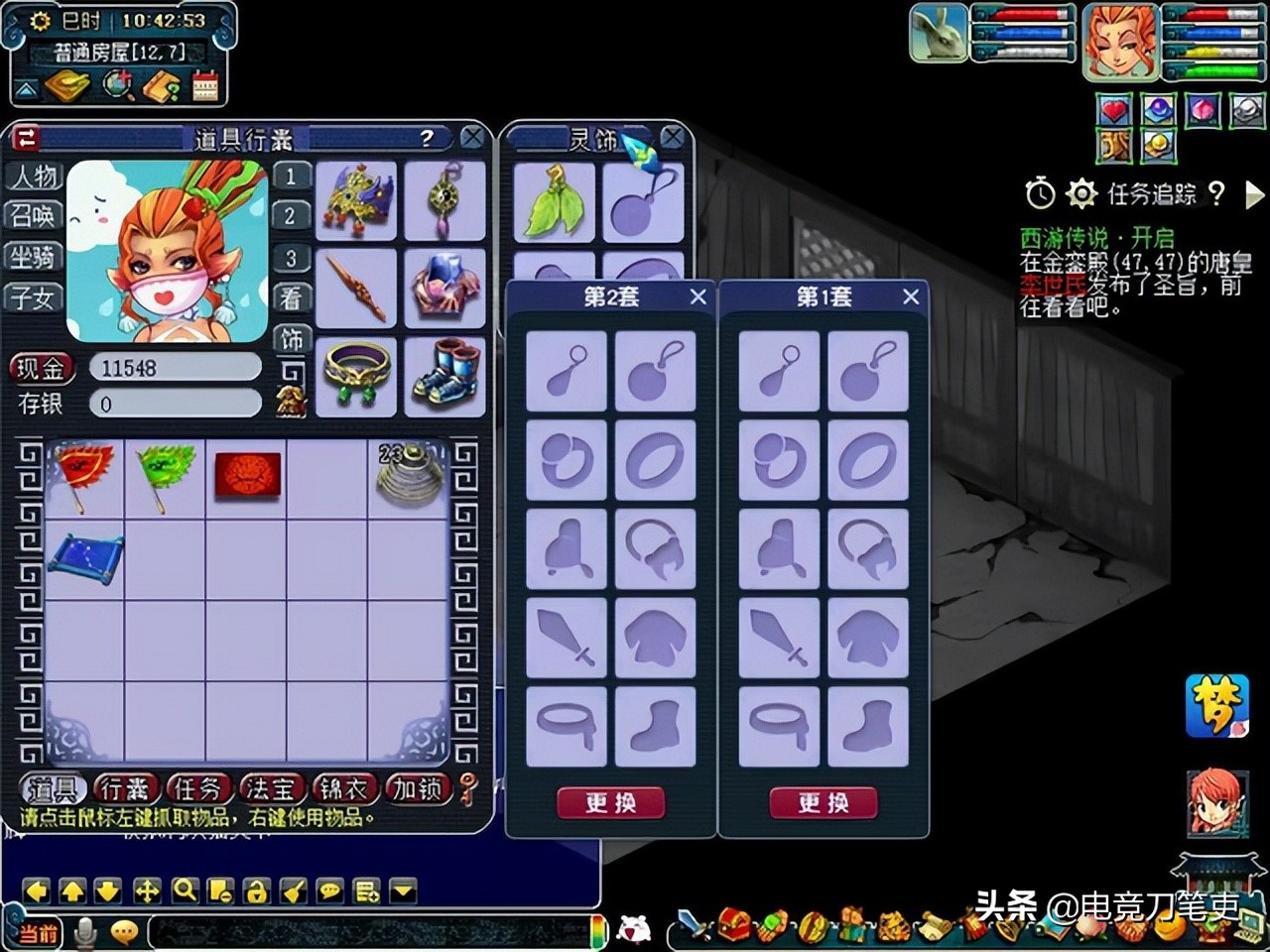Image resolution: width=1270 pixels, height=952 pixels.
Task: Close the 灵饰 accessory panel
Action: (x=673, y=138)
